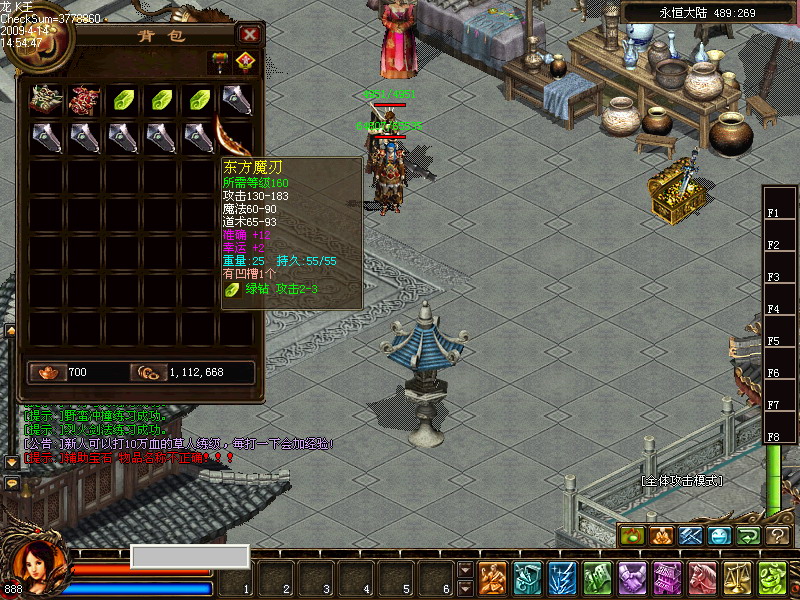Viewport: 800px width, 600px height.
Task: Click the crossed swords attack mode button
Action: 691,536
